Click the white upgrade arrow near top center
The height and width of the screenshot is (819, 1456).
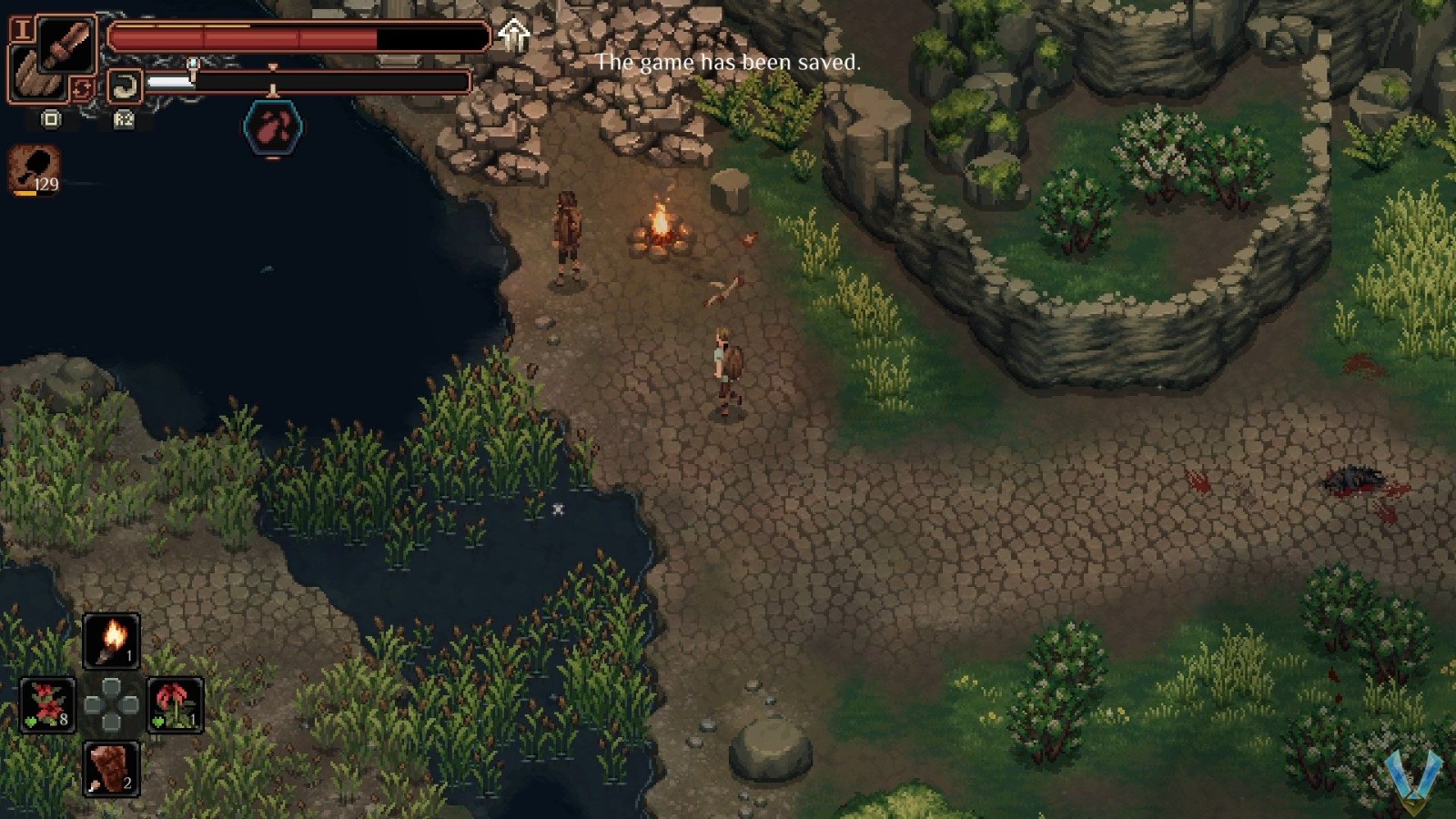(511, 35)
